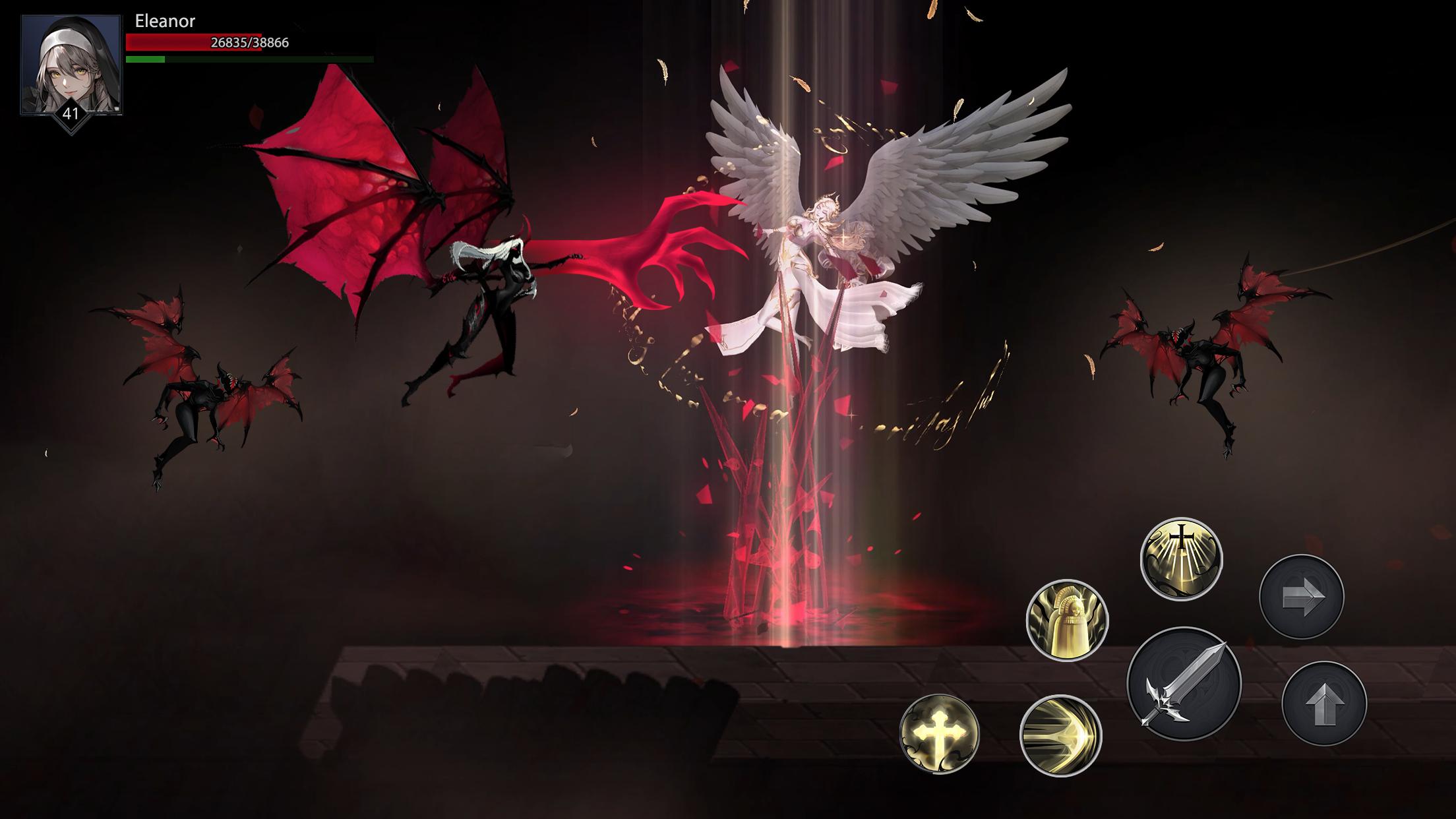
Task: Hit the up arrow jump button
Action: coord(1324,704)
